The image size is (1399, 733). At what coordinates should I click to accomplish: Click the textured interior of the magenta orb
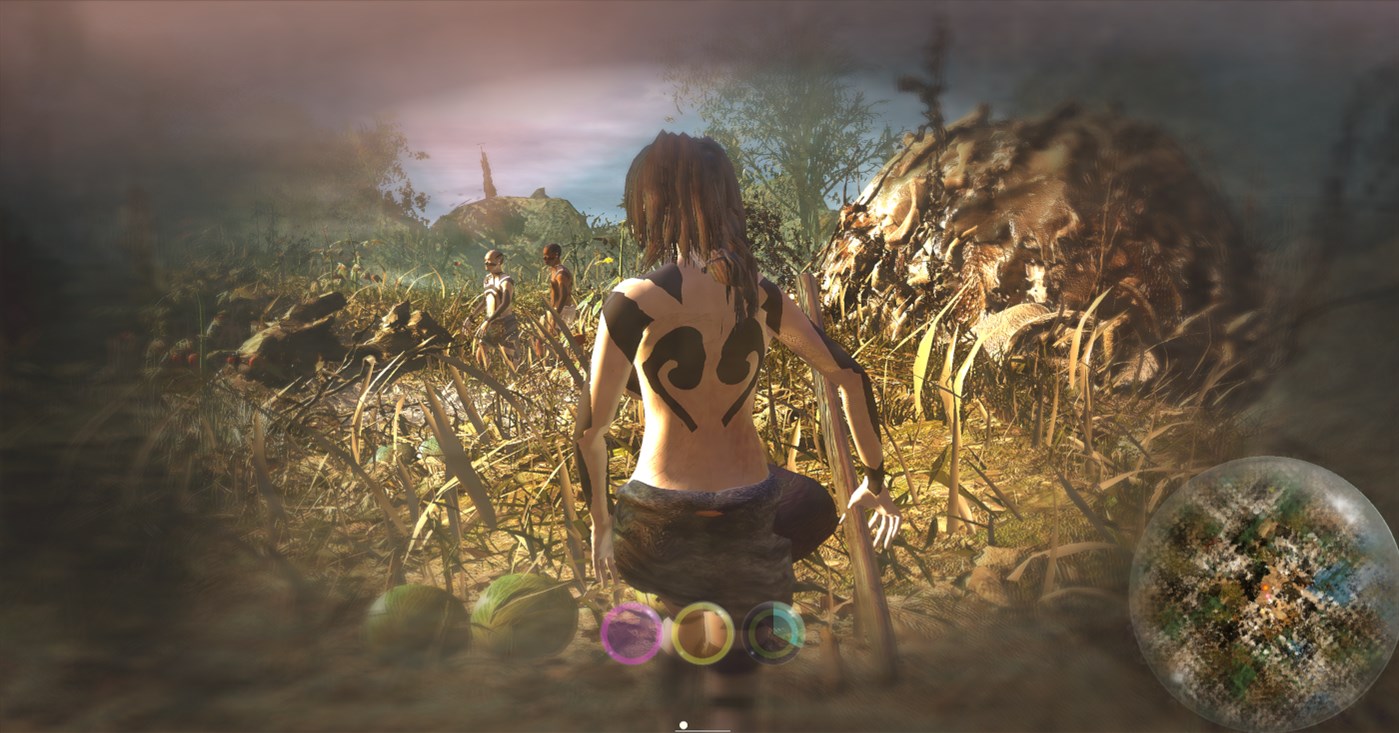click(631, 635)
